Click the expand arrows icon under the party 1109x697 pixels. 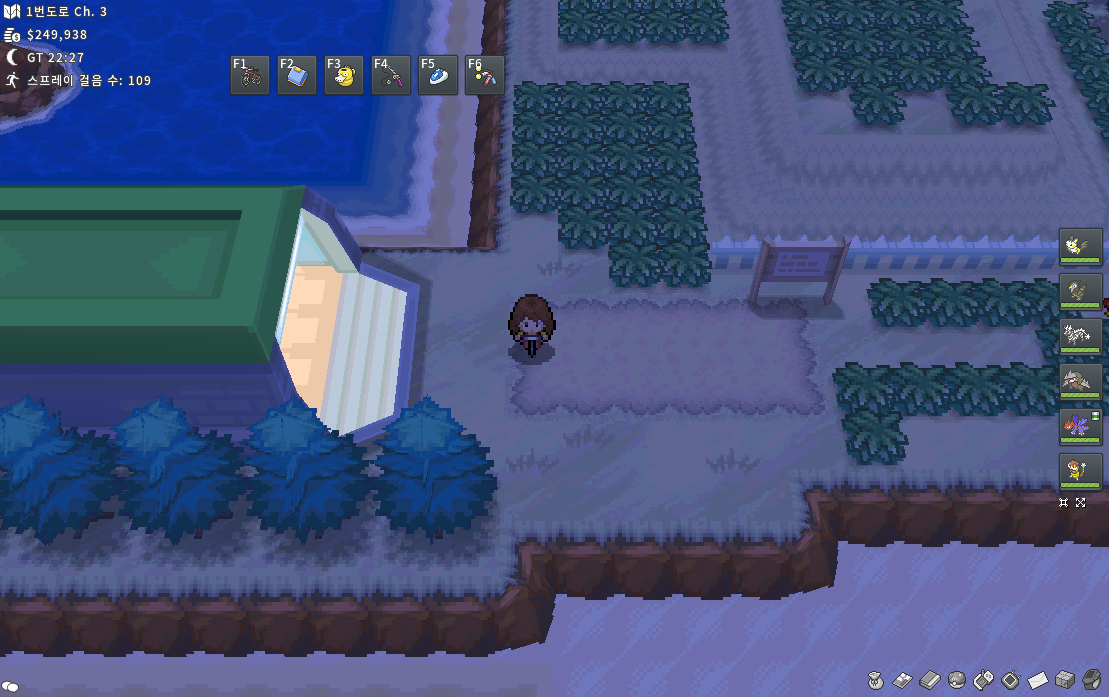tap(1081, 502)
